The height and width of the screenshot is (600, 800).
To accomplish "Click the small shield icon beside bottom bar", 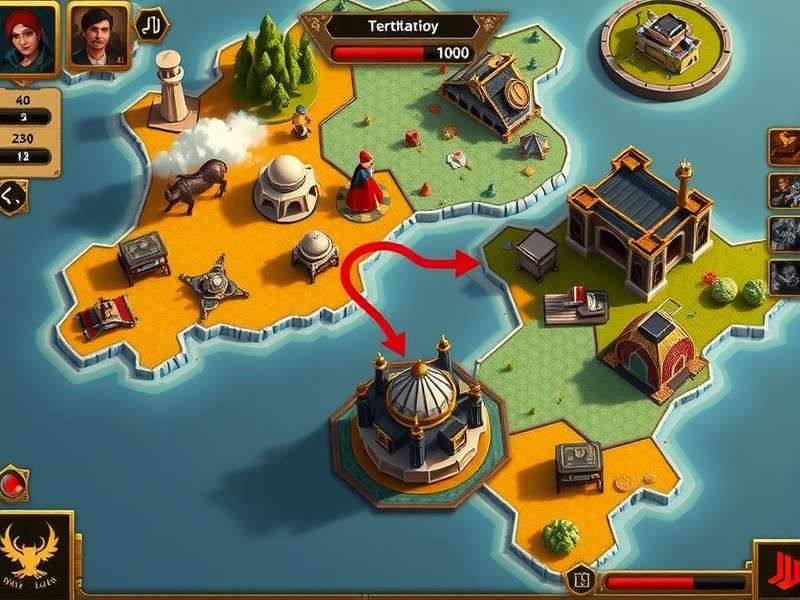I will [x=582, y=579].
